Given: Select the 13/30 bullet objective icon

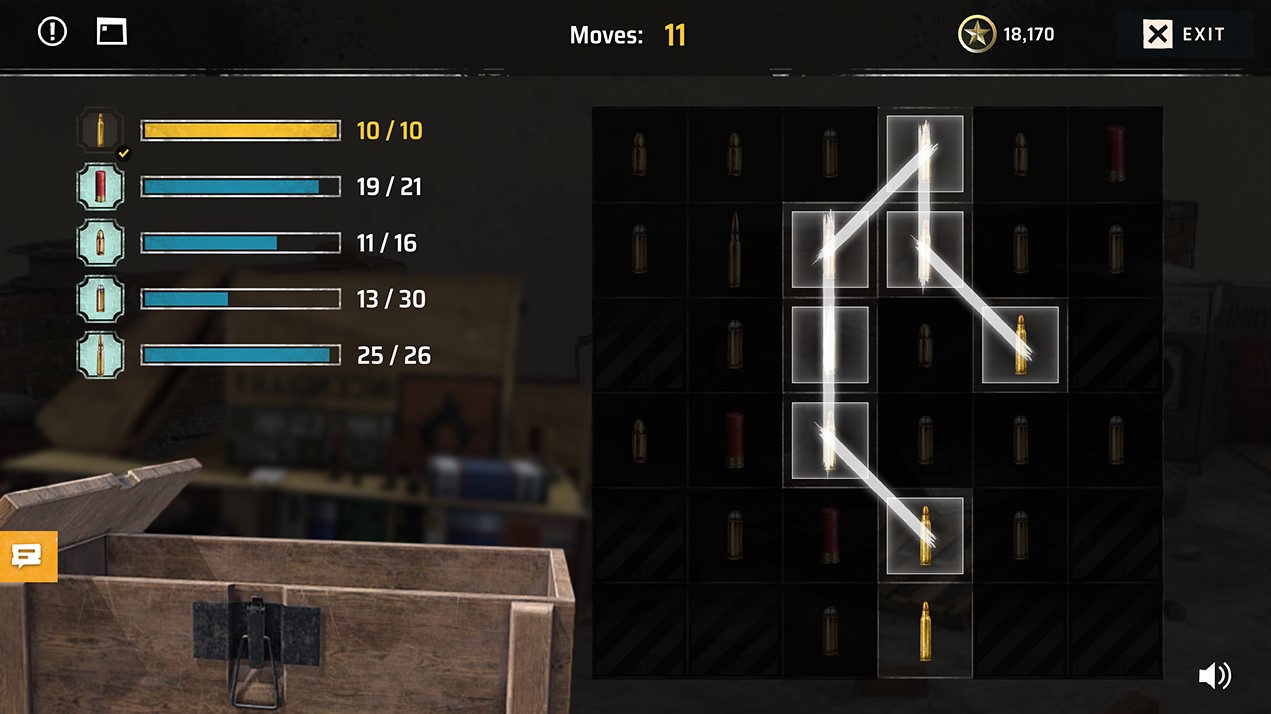Looking at the screenshot, I should tap(100, 299).
